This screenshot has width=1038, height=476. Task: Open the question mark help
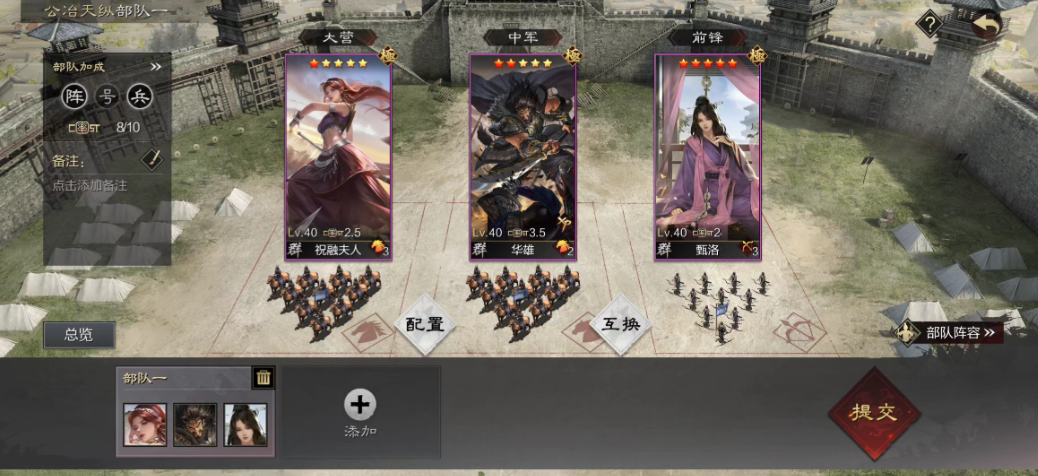(x=930, y=23)
